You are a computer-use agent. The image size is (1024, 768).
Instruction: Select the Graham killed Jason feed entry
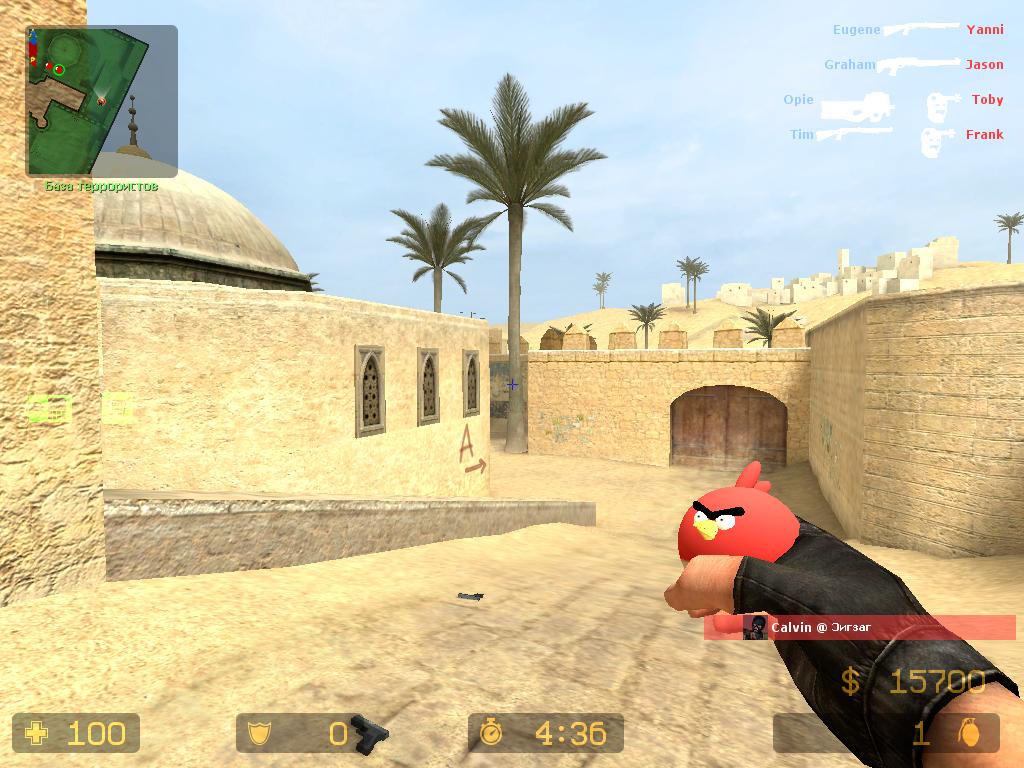point(913,65)
